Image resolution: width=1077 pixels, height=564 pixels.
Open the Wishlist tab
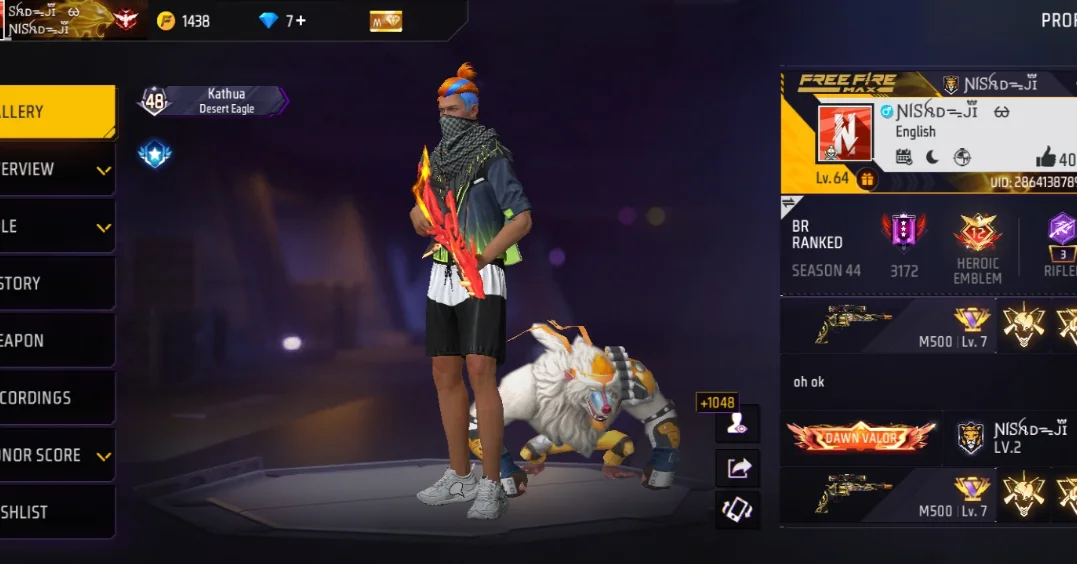tap(55, 512)
